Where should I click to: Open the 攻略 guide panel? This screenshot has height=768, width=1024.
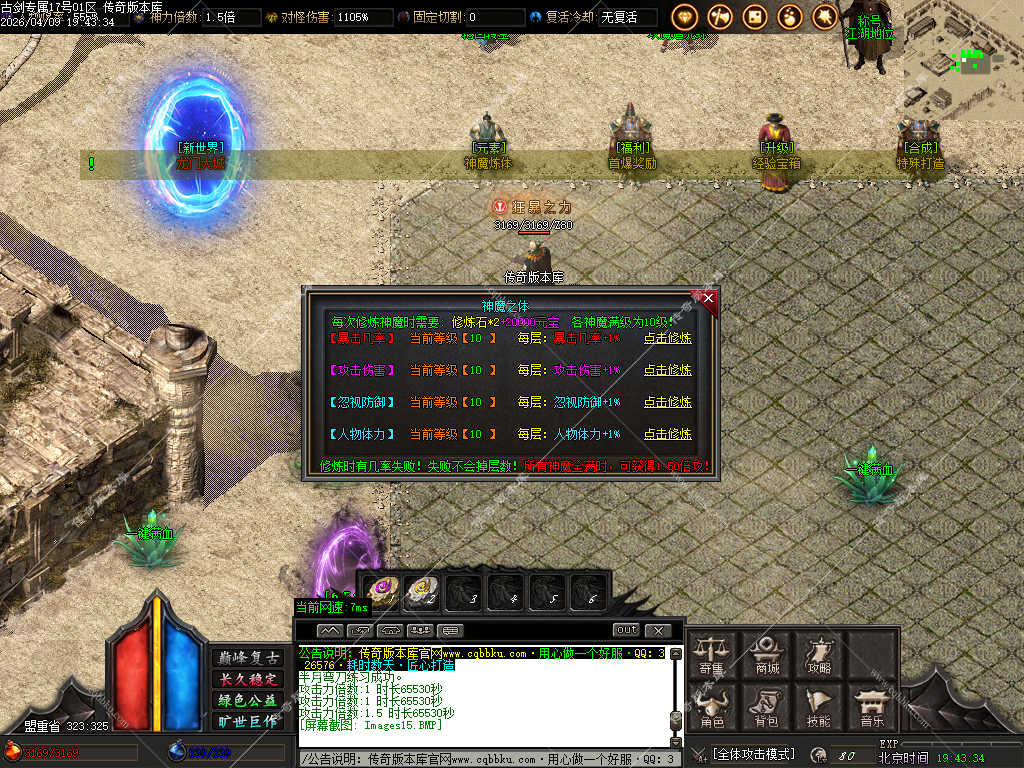(x=819, y=655)
